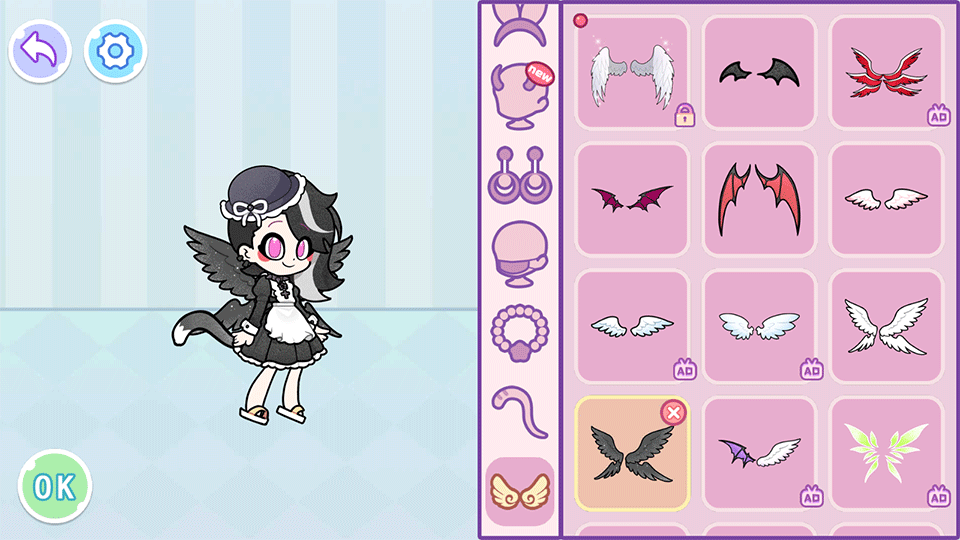The height and width of the screenshot is (540, 960).
Task: Choose the locked white angel wings
Action: pos(632,72)
